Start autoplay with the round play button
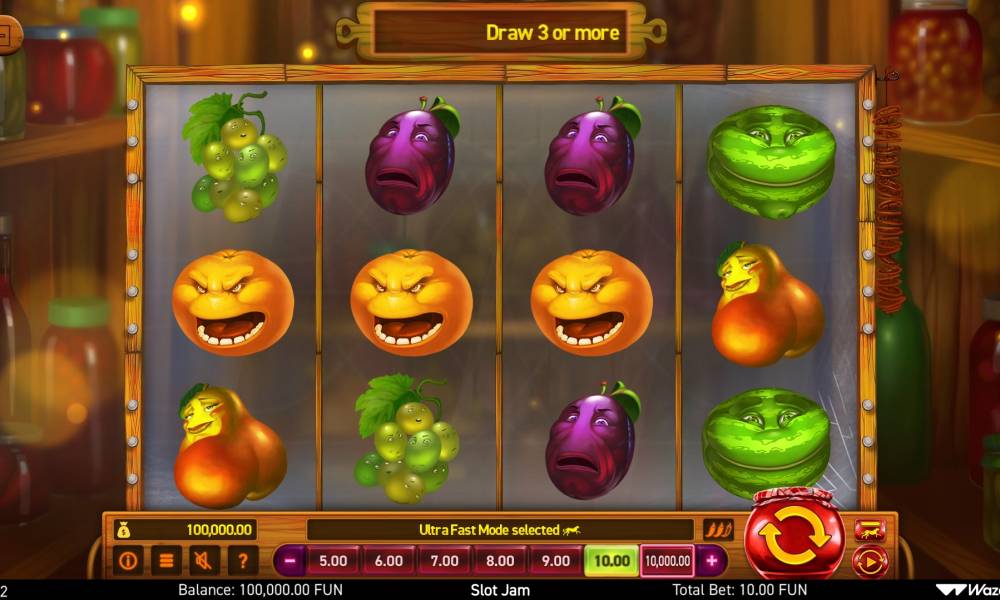 tap(867, 562)
